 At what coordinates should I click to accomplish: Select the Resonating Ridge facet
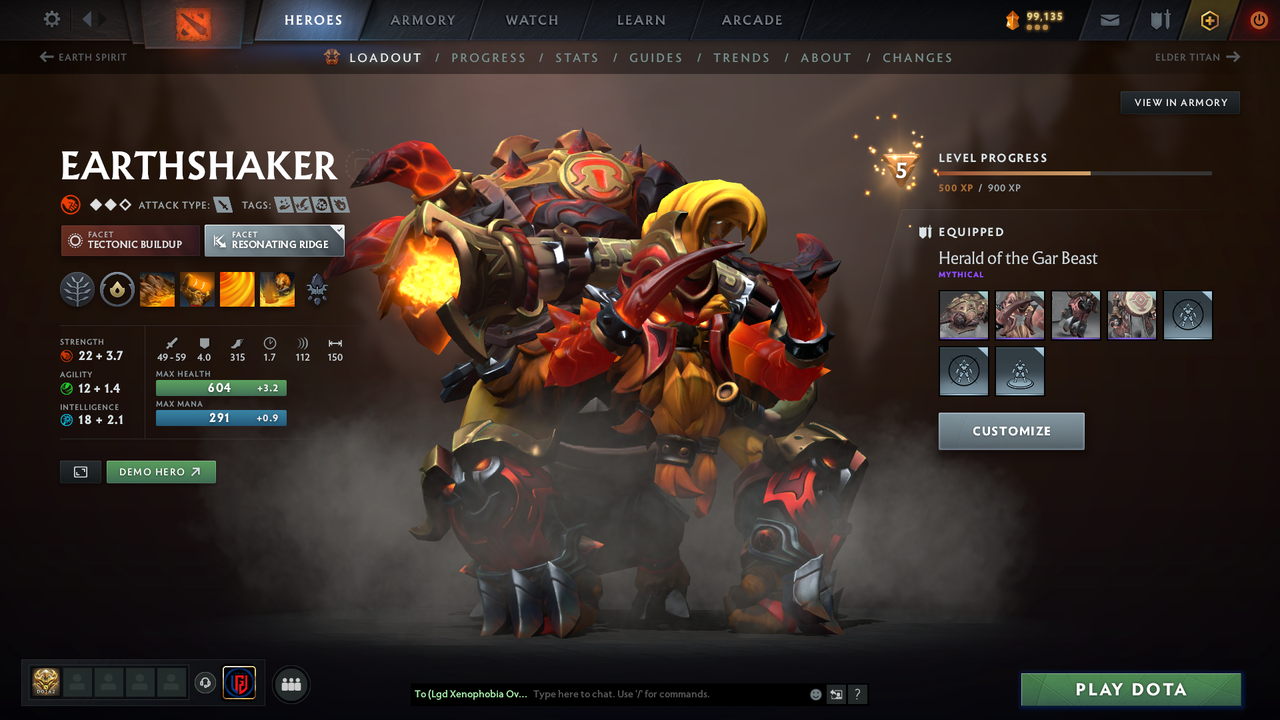pos(274,240)
